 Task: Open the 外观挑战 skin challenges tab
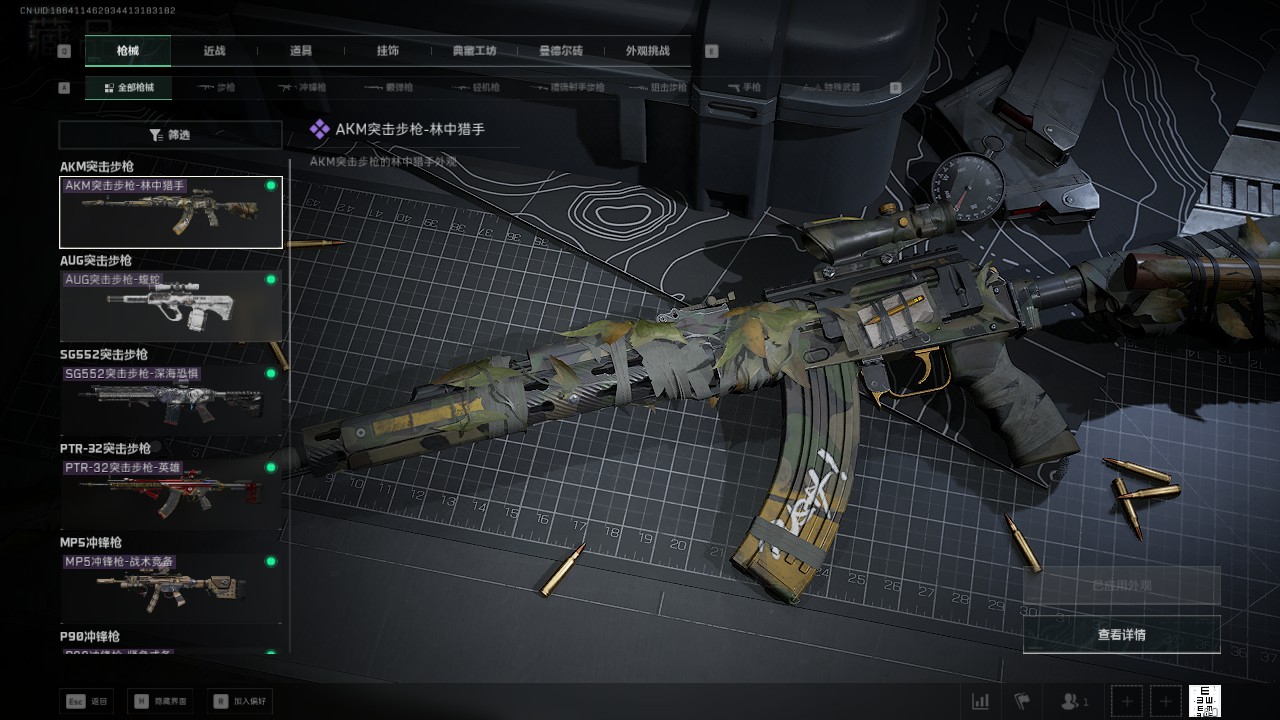[647, 51]
